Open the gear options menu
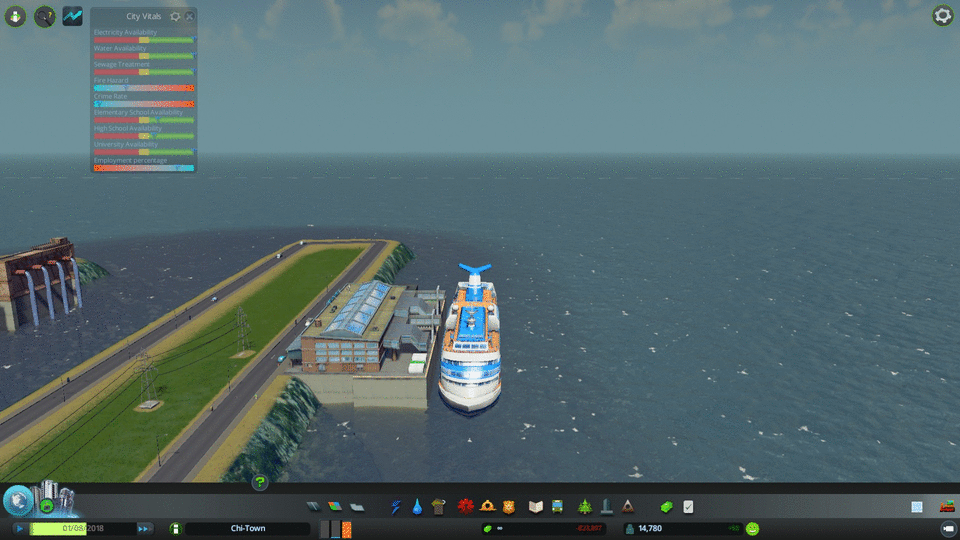The image size is (960, 540). 942,16
